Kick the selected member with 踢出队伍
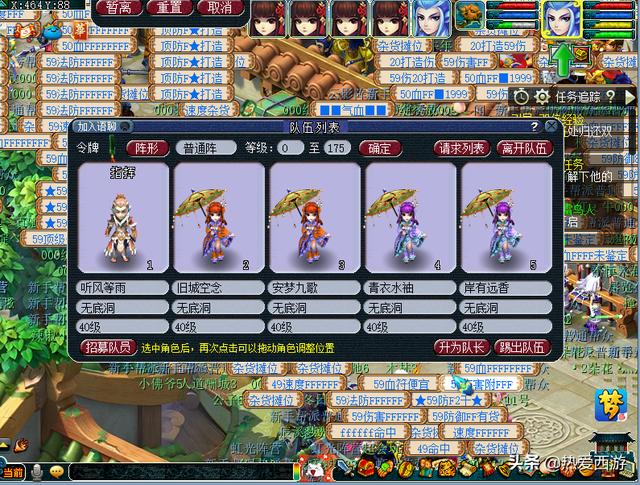Viewport: 640px width, 485px height. pyautogui.click(x=522, y=347)
